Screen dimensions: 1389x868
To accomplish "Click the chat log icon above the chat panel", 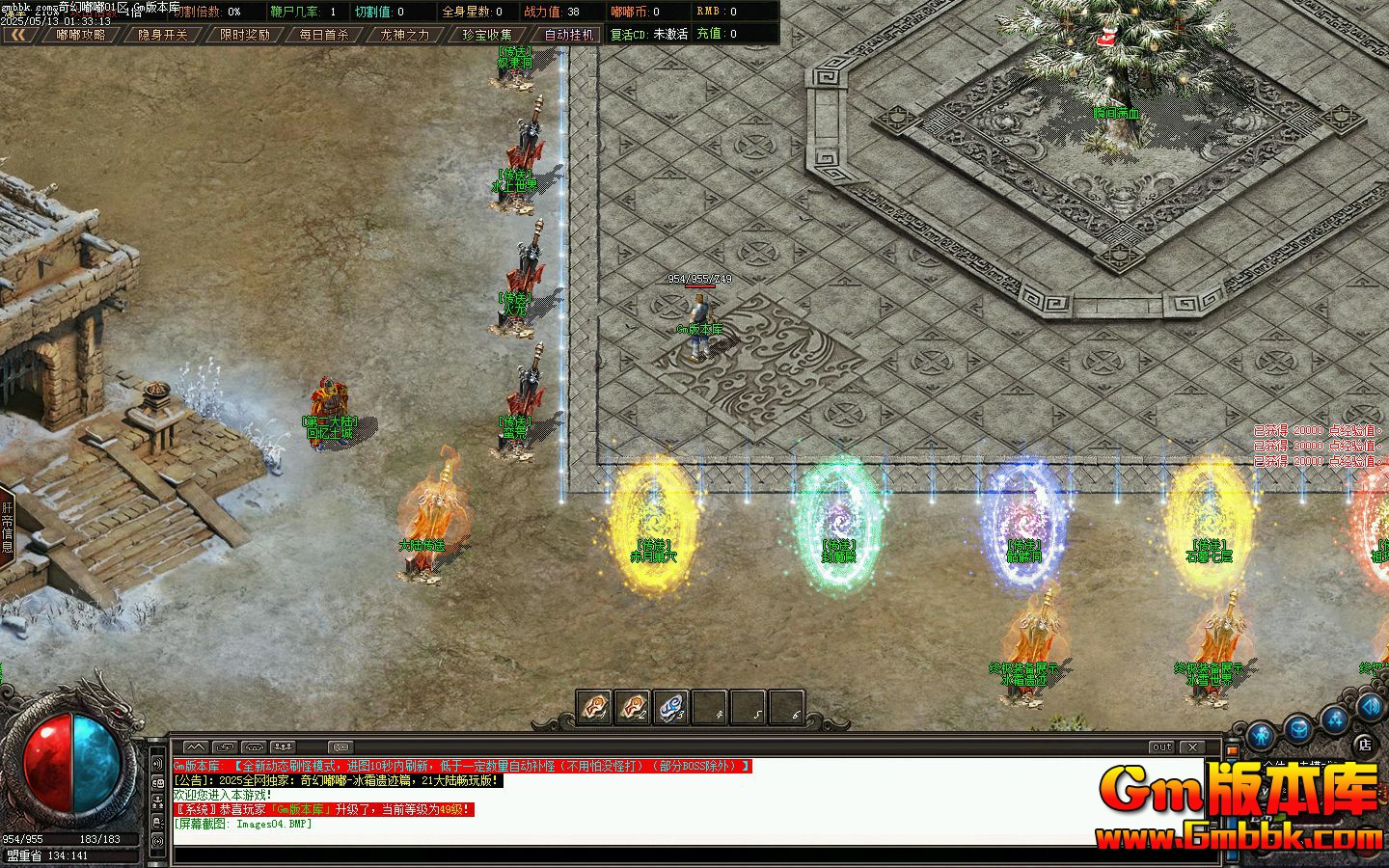I will [340, 747].
